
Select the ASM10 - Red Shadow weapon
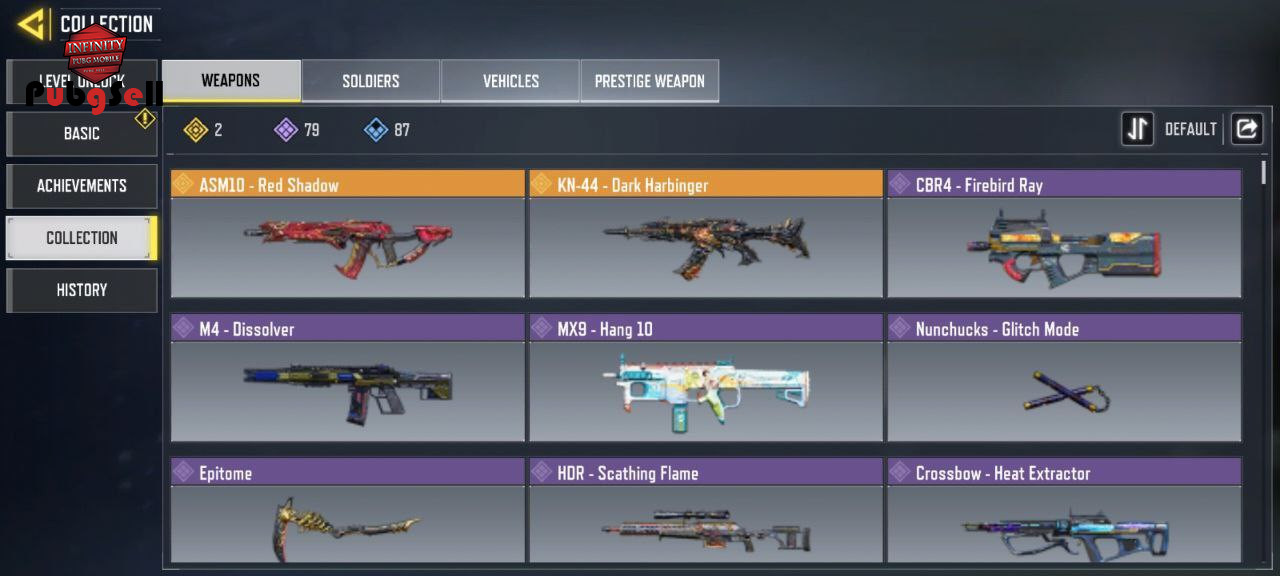click(348, 235)
